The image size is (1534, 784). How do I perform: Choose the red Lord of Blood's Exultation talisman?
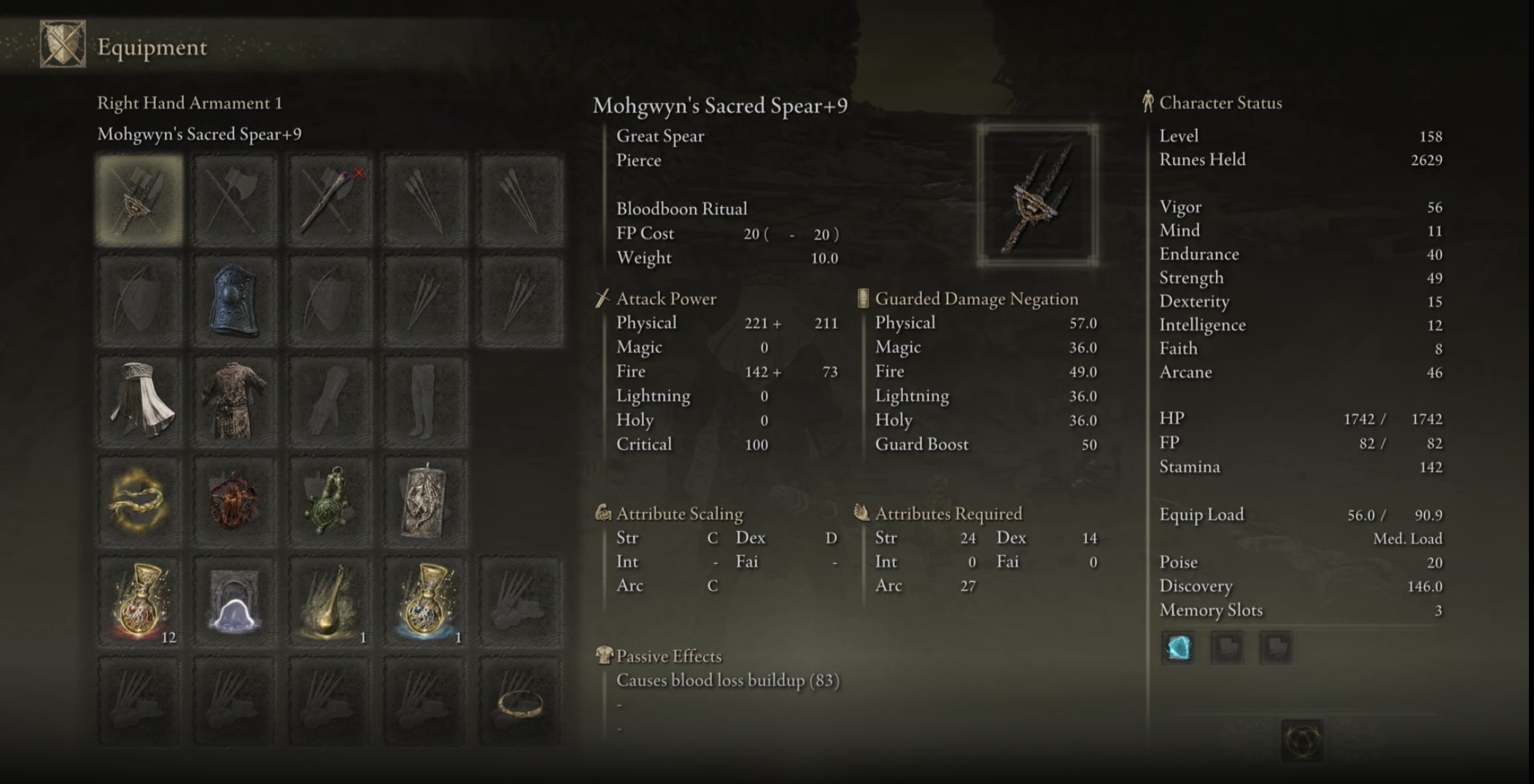point(234,502)
